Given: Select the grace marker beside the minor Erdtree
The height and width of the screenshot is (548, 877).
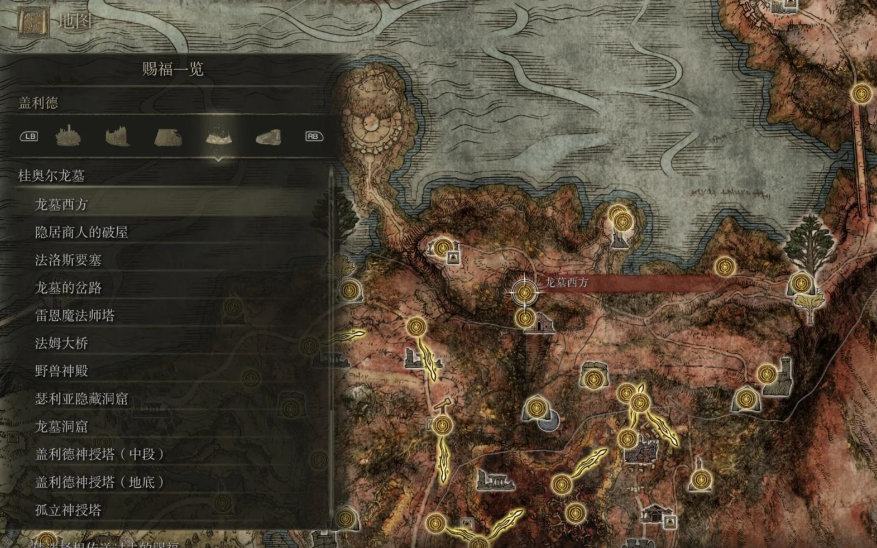Looking at the screenshot, I should [800, 283].
